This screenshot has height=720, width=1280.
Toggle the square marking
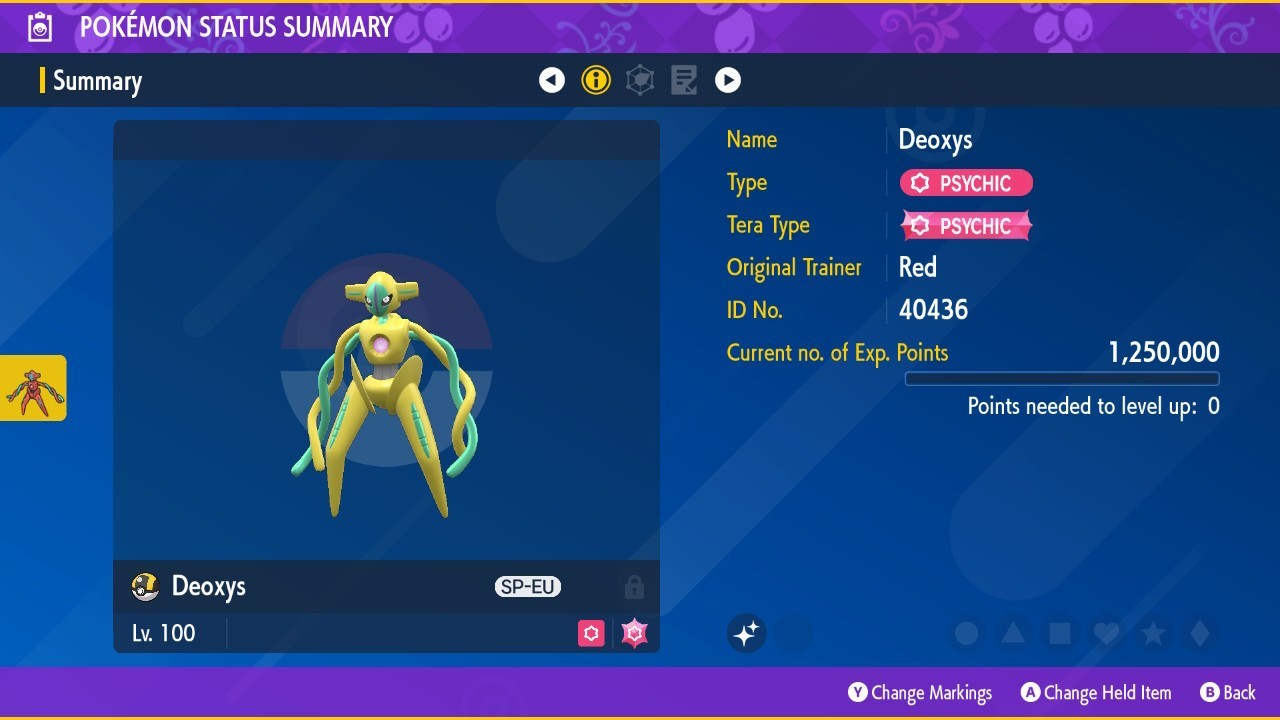[1059, 633]
